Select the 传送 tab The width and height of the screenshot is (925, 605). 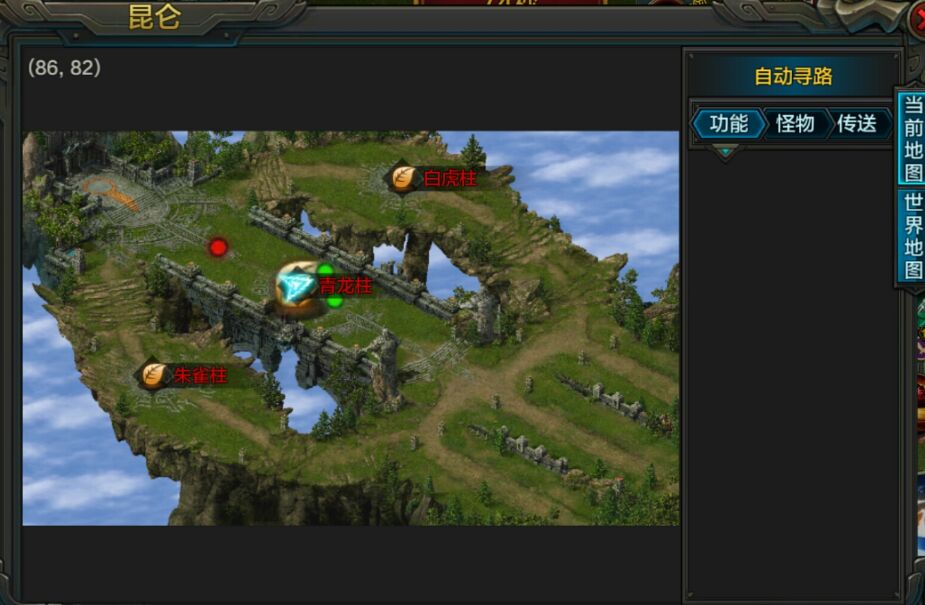[x=857, y=124]
